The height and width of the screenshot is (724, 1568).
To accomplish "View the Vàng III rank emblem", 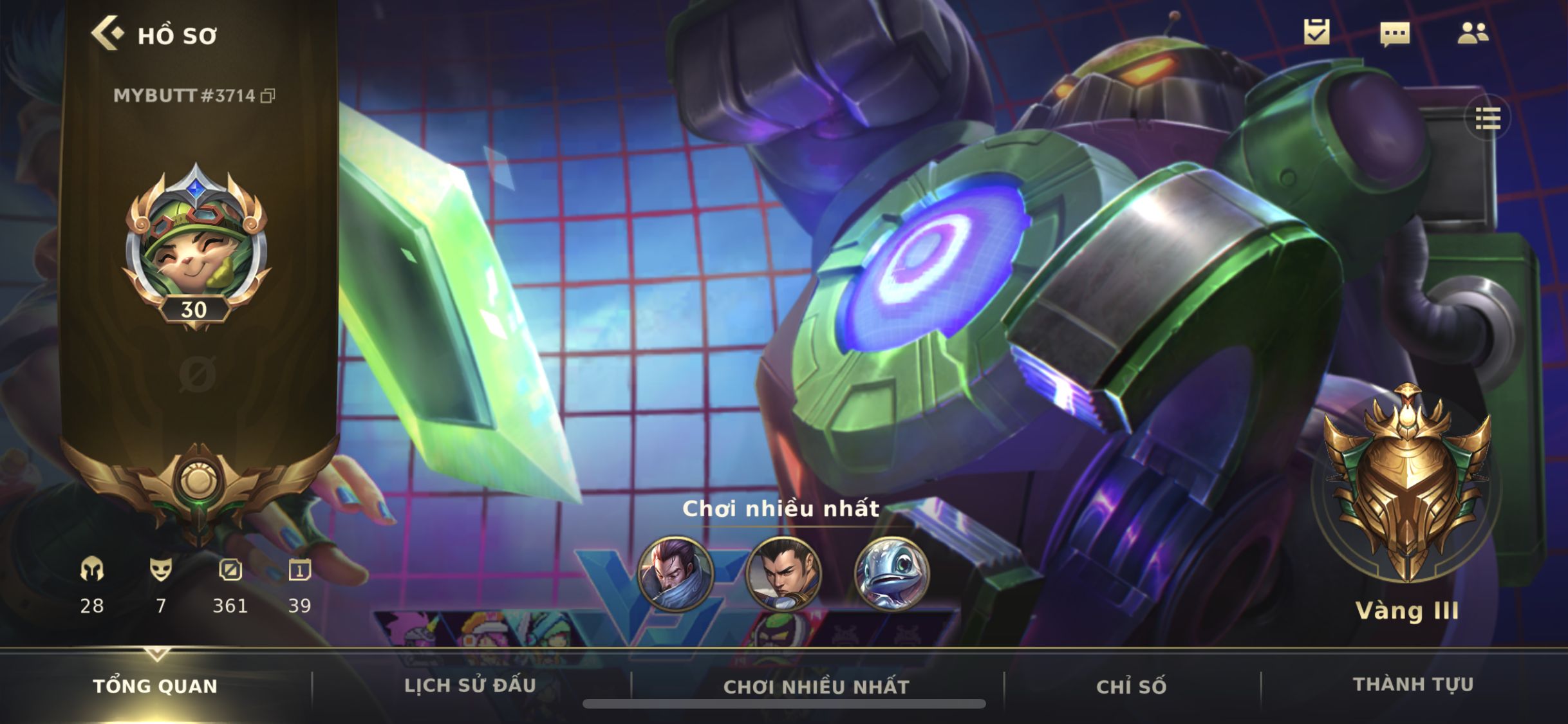I will pyautogui.click(x=1408, y=483).
